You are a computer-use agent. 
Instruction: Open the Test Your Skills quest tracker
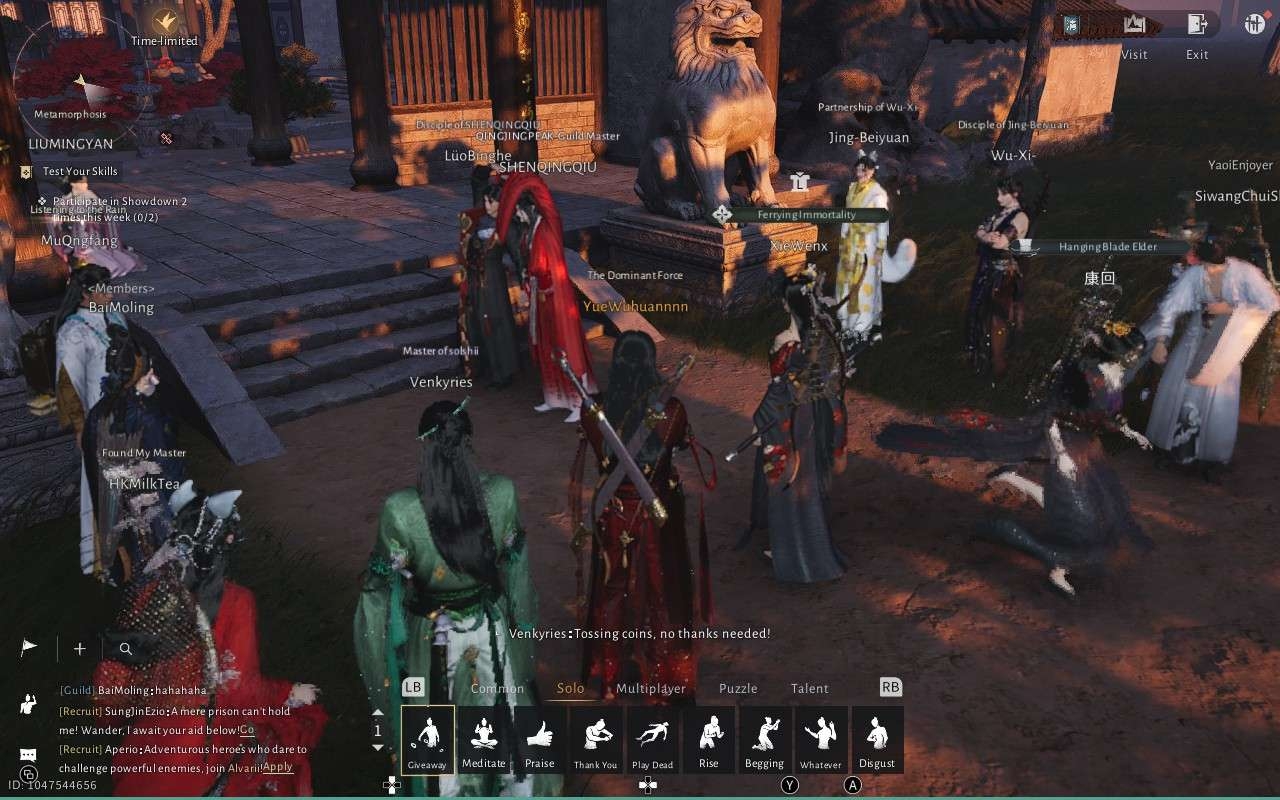(80, 172)
